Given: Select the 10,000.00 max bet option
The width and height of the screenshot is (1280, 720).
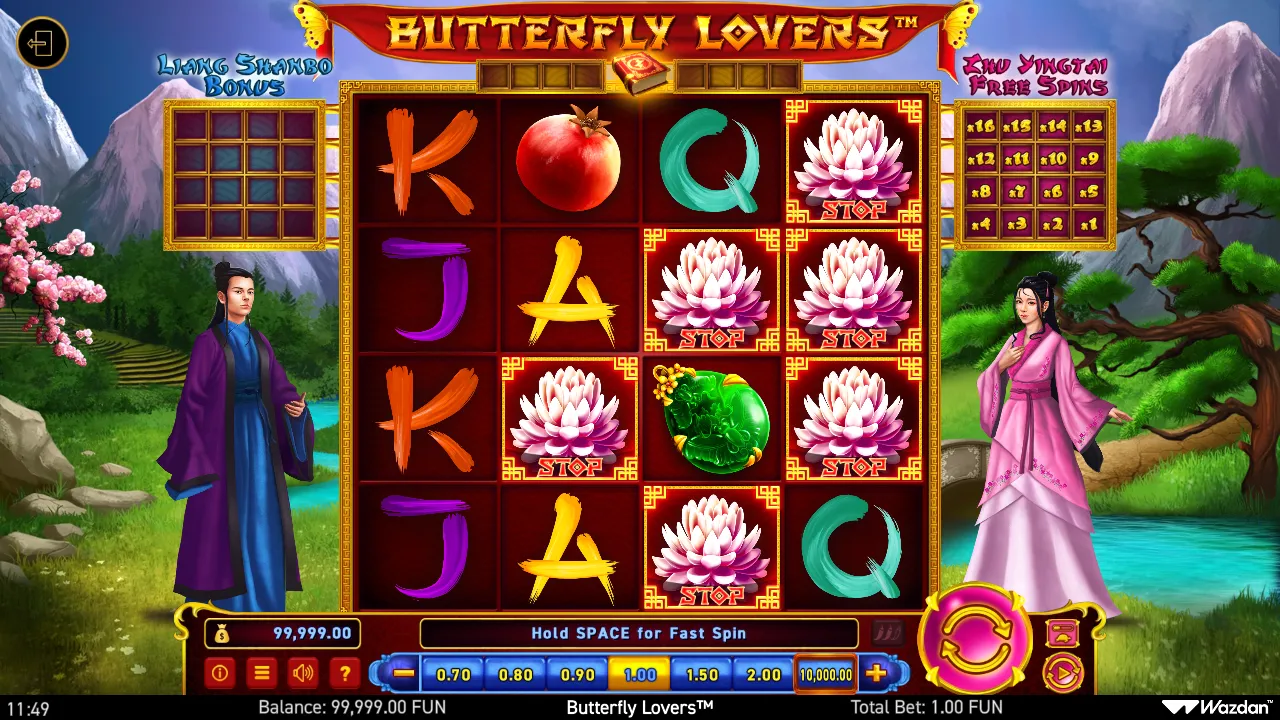Looking at the screenshot, I should click(826, 674).
